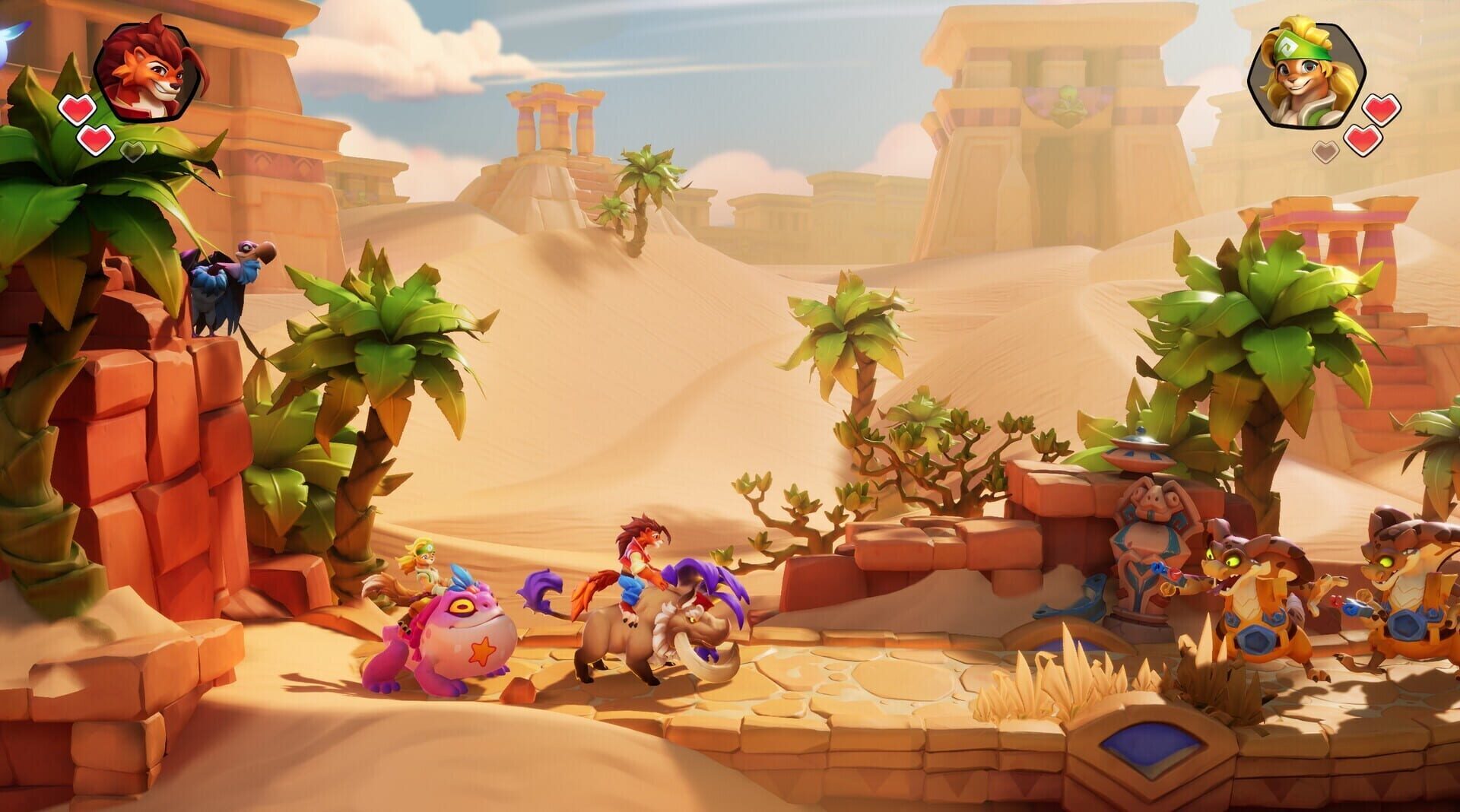
Task: Click the empty gray heart under fox portrait
Action: click(x=132, y=151)
